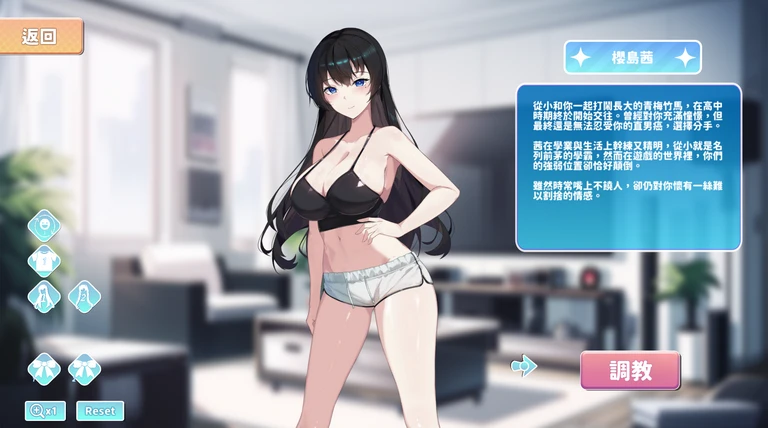Select the face expression icon
768x428 pixels.
(x=44, y=225)
